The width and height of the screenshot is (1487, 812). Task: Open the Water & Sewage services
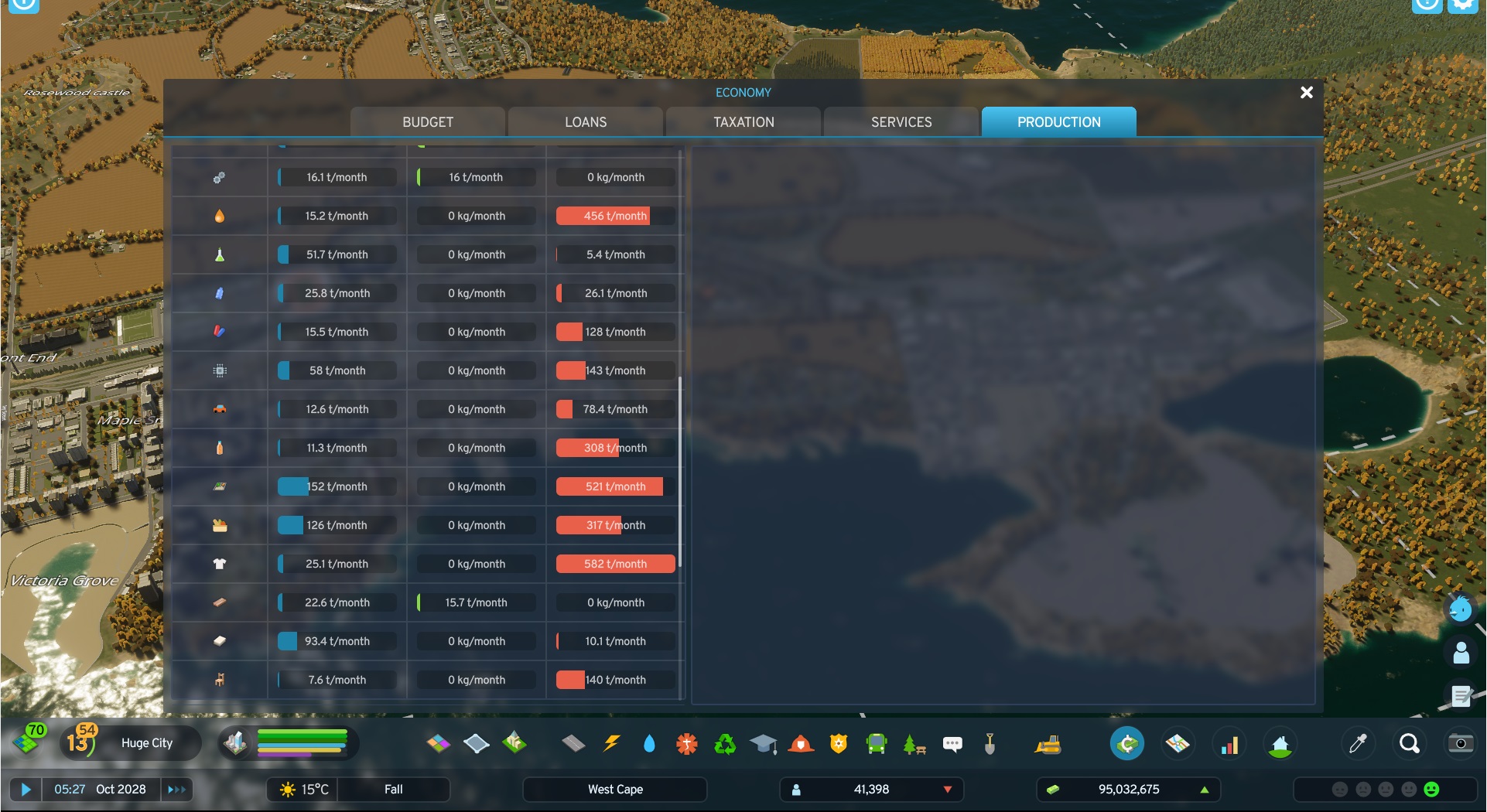650,743
